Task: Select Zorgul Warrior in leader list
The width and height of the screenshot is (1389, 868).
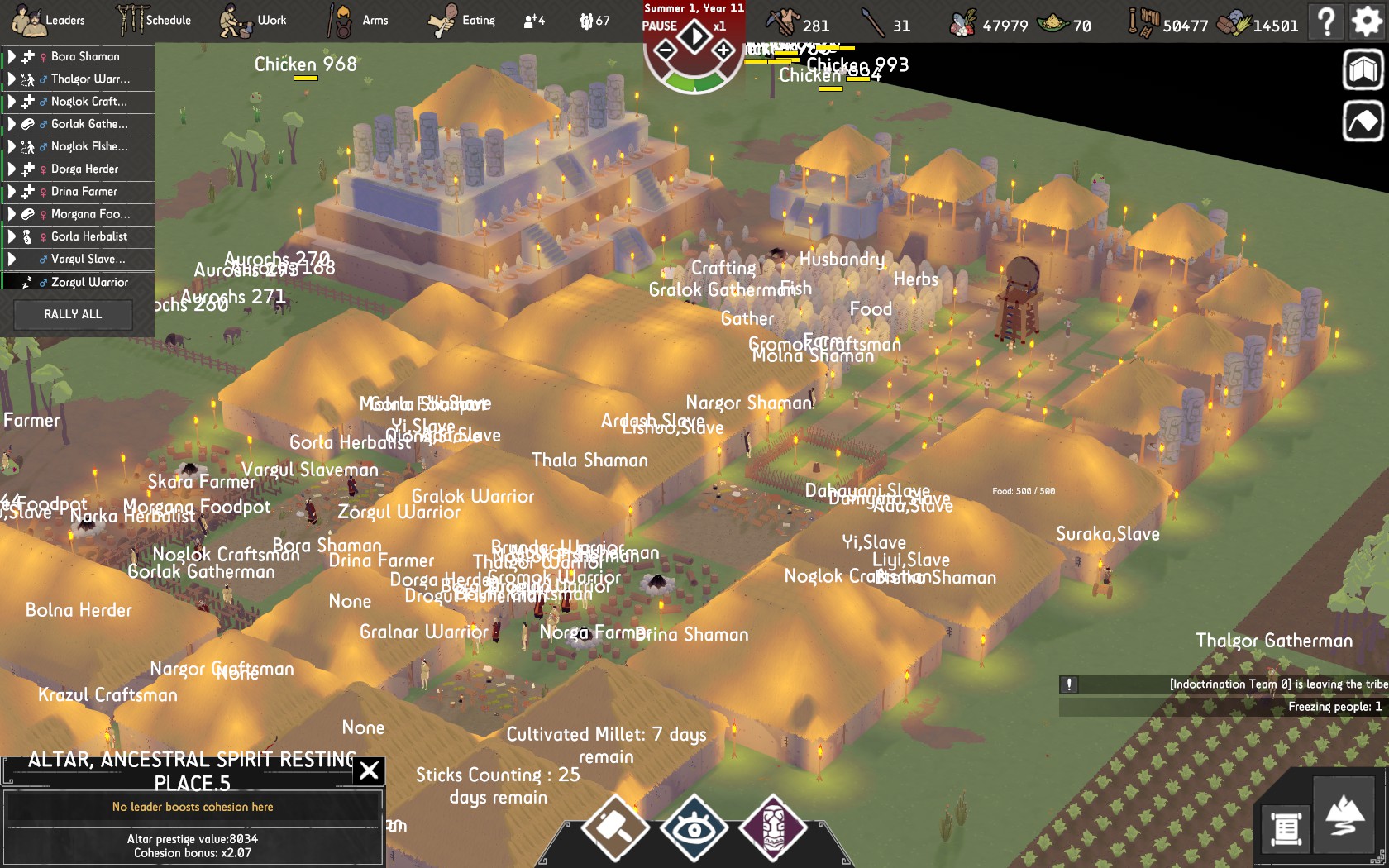Action: coord(89,282)
